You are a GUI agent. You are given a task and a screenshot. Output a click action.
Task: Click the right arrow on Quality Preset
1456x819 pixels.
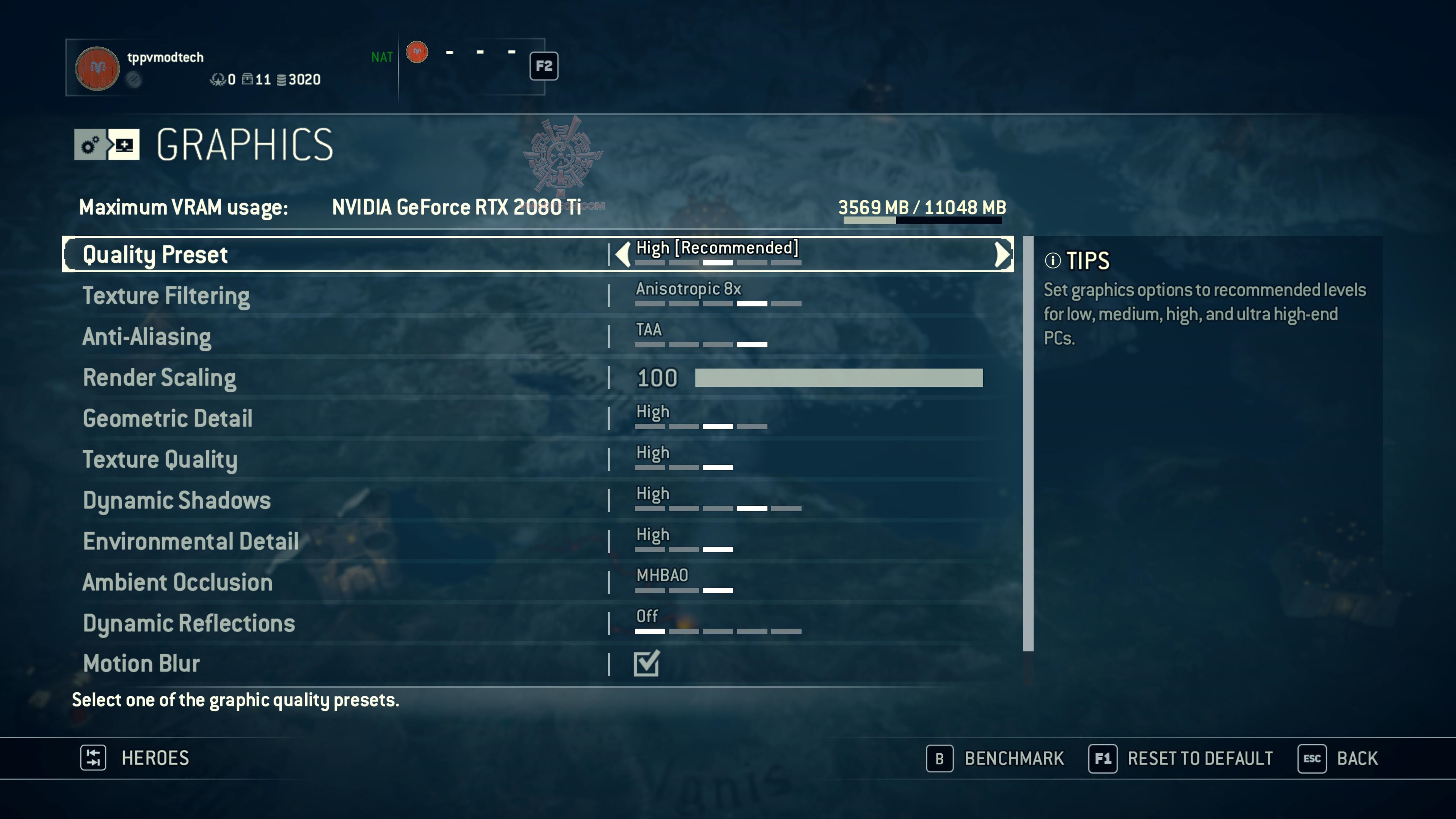1001,254
